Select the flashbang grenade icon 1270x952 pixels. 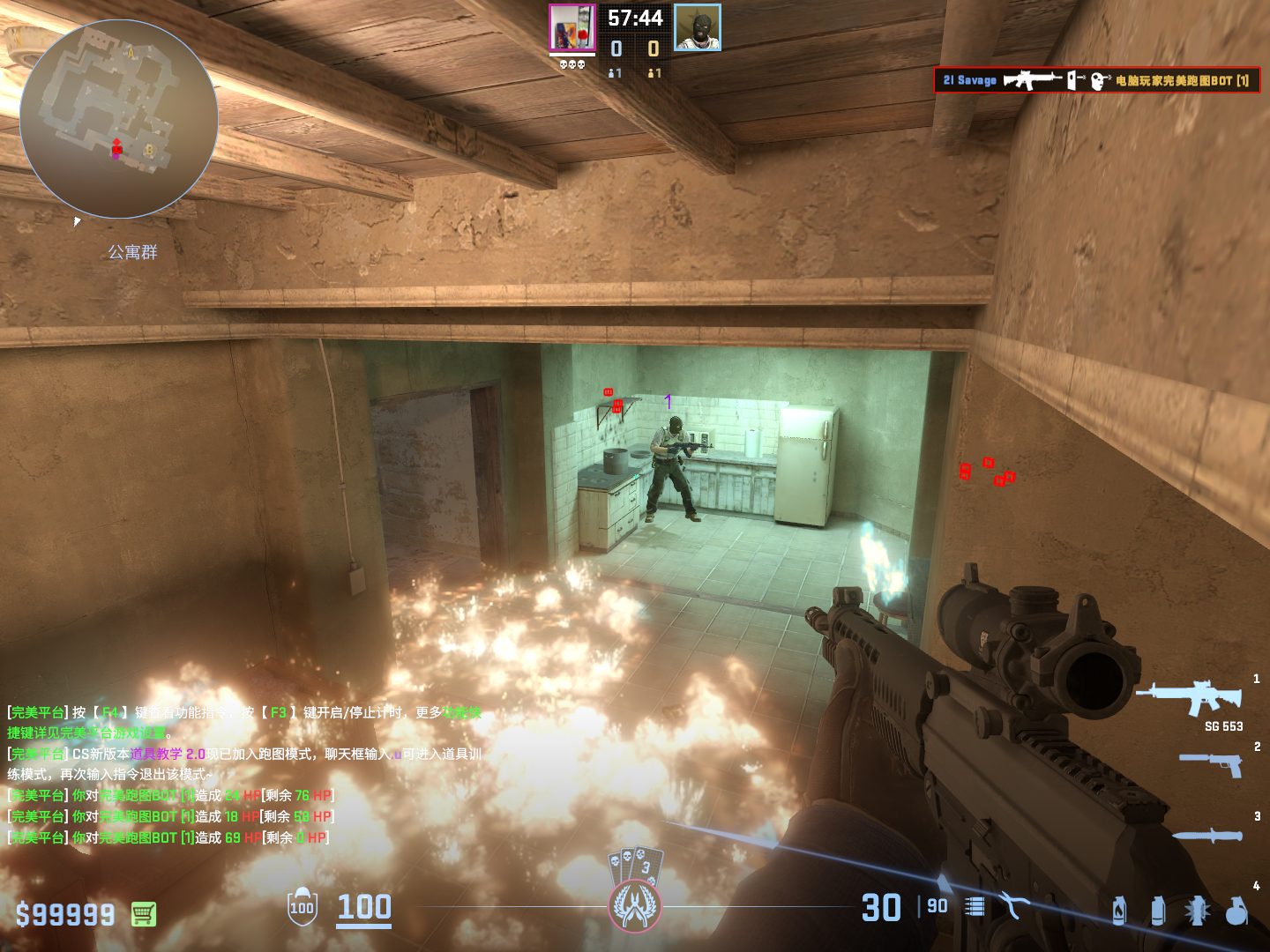click(x=1197, y=911)
